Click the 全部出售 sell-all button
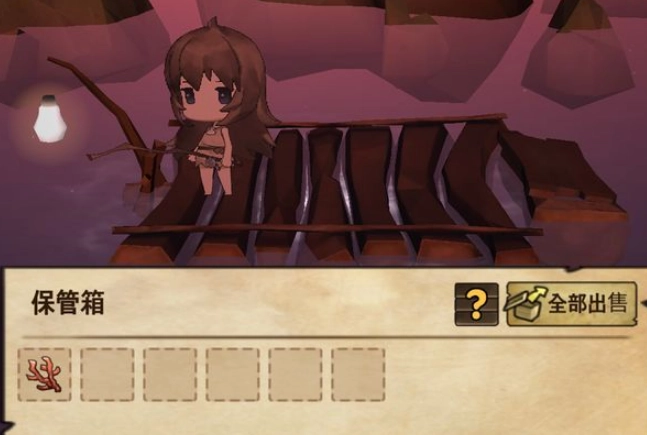Image resolution: width=647 pixels, height=435 pixels. 571,303
